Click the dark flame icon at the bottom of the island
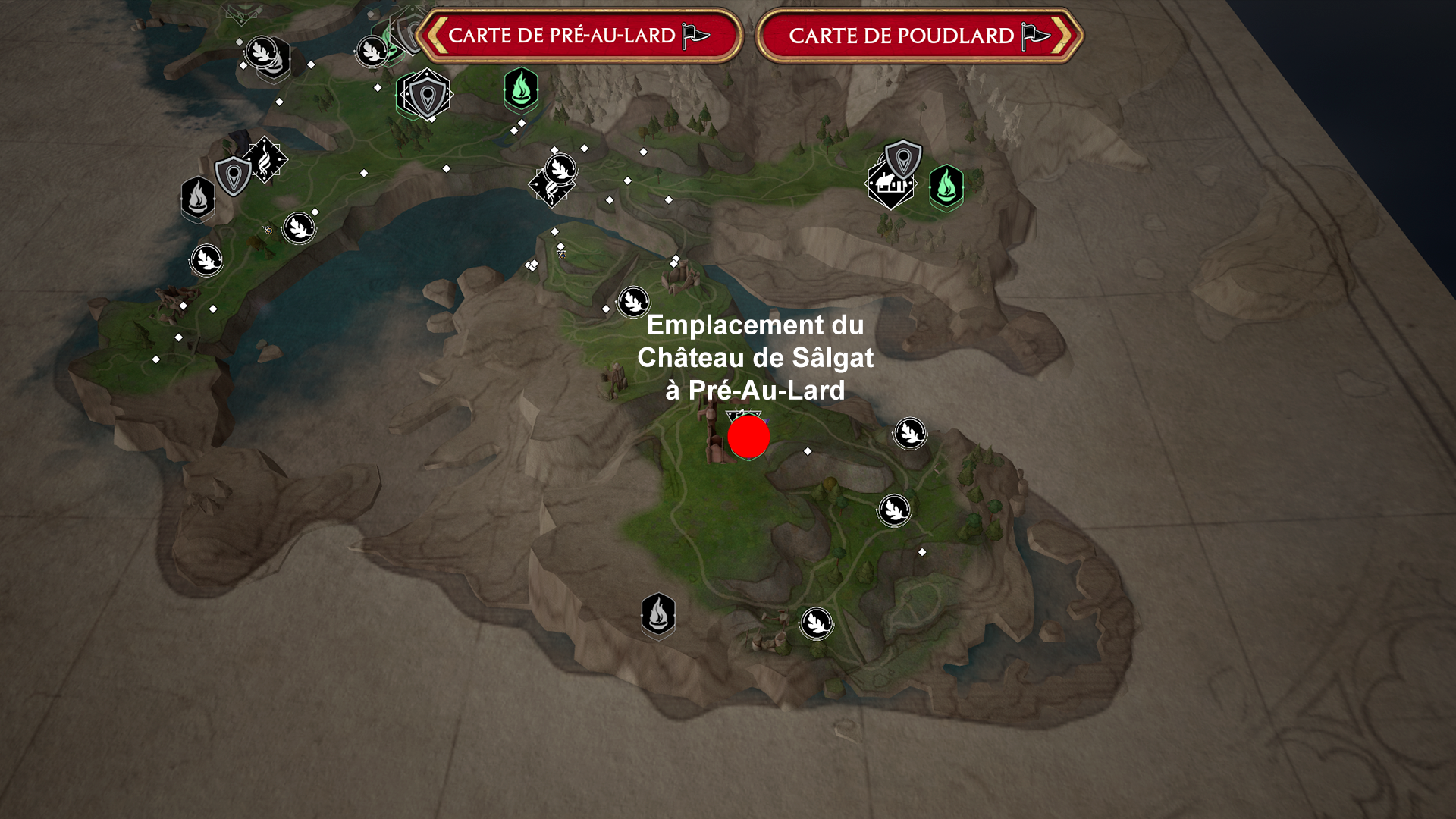 tap(659, 614)
